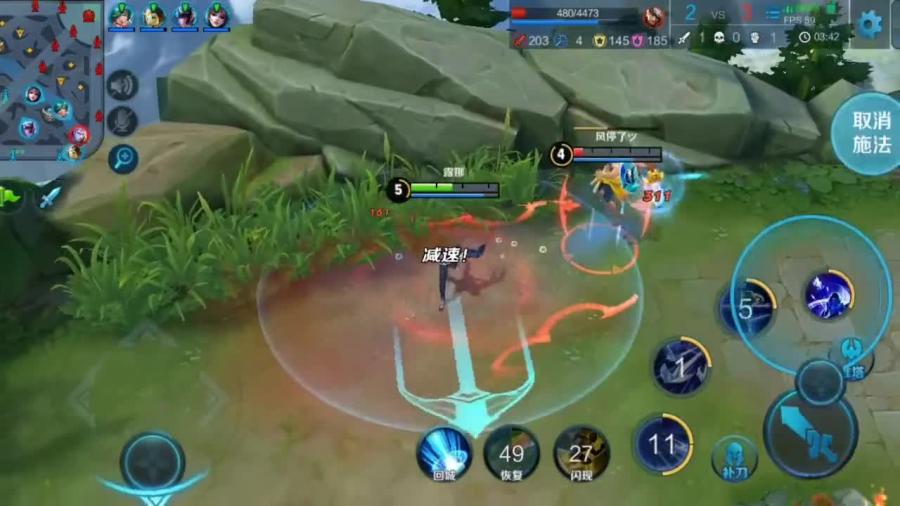The image size is (900, 506).
Task: Tap the 补刀 last-hit button
Action: (x=734, y=459)
